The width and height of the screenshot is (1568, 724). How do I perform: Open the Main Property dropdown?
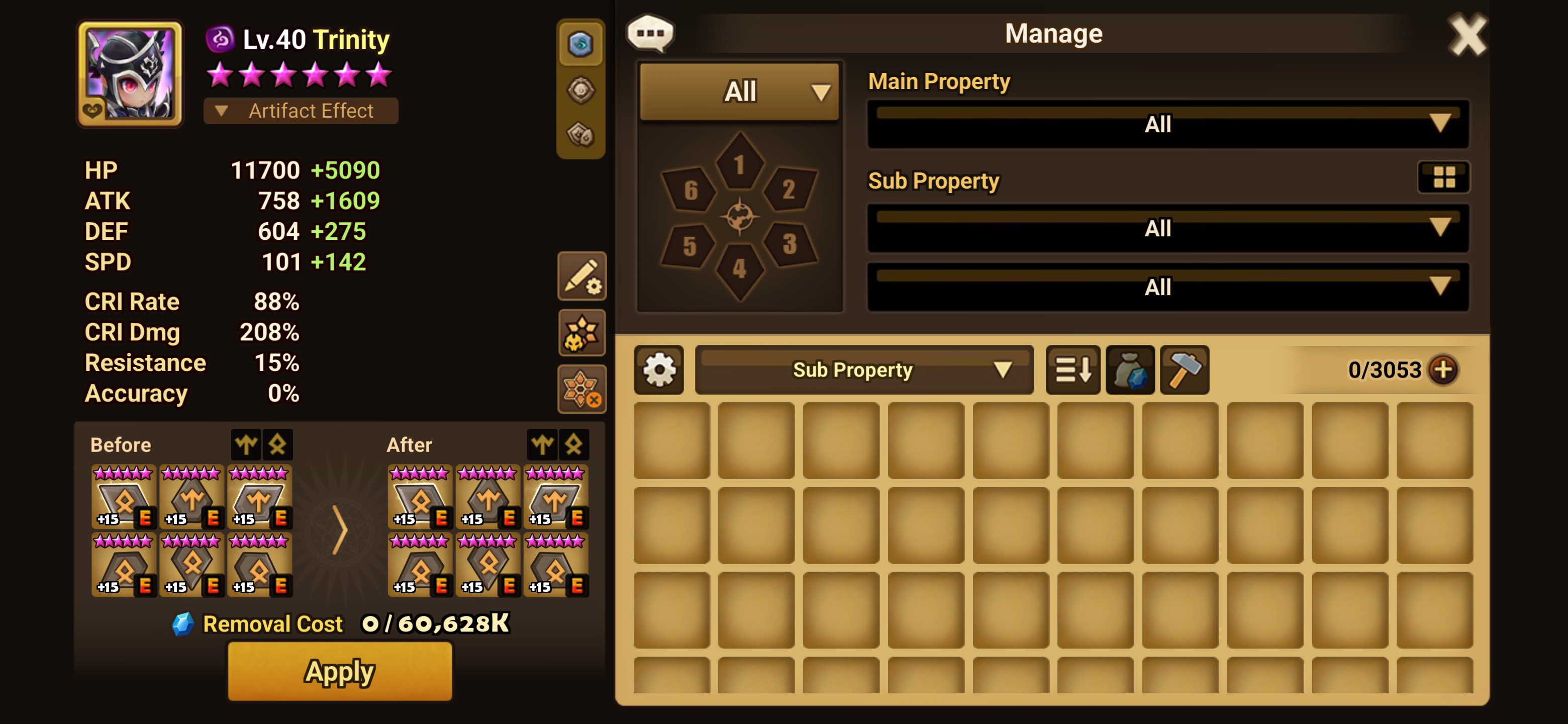tap(1167, 124)
